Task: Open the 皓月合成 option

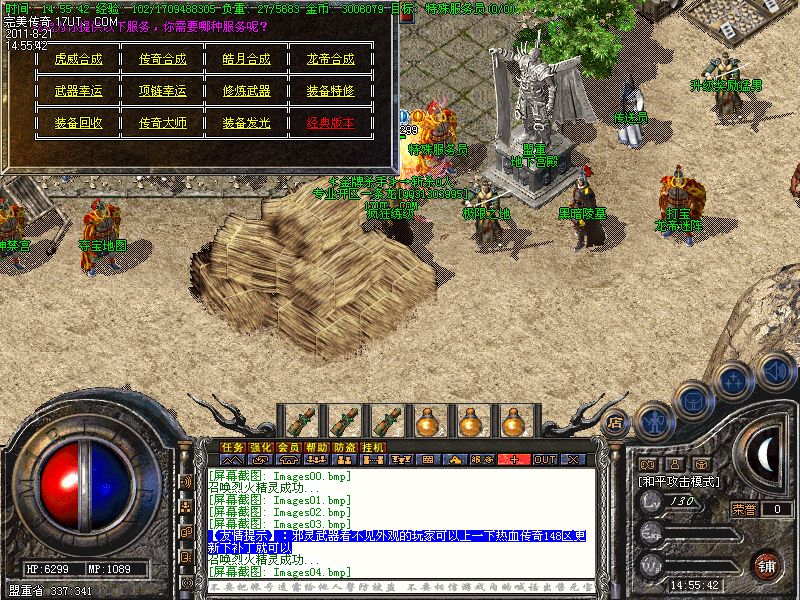Action: pyautogui.click(x=246, y=59)
